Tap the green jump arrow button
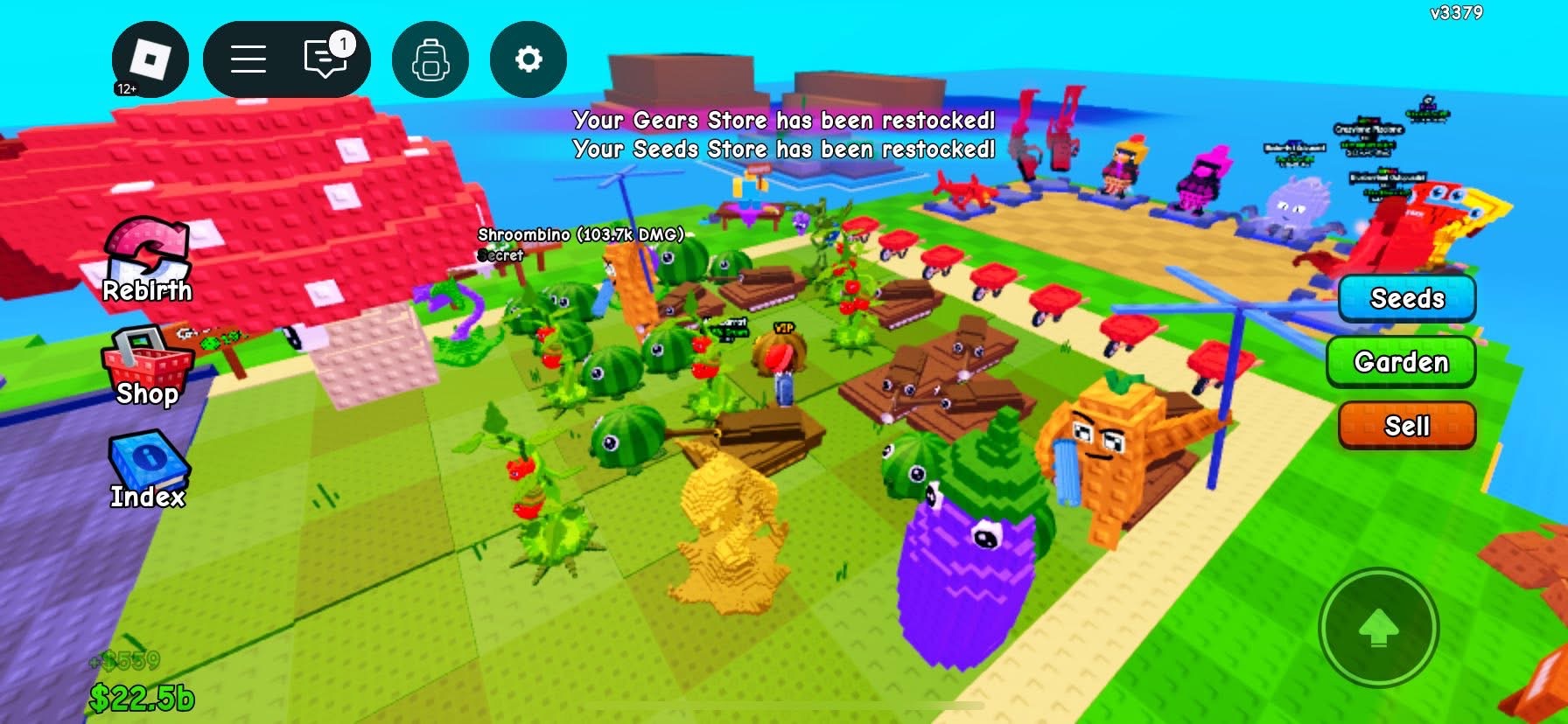This screenshot has height=724, width=1568. coord(1378,628)
